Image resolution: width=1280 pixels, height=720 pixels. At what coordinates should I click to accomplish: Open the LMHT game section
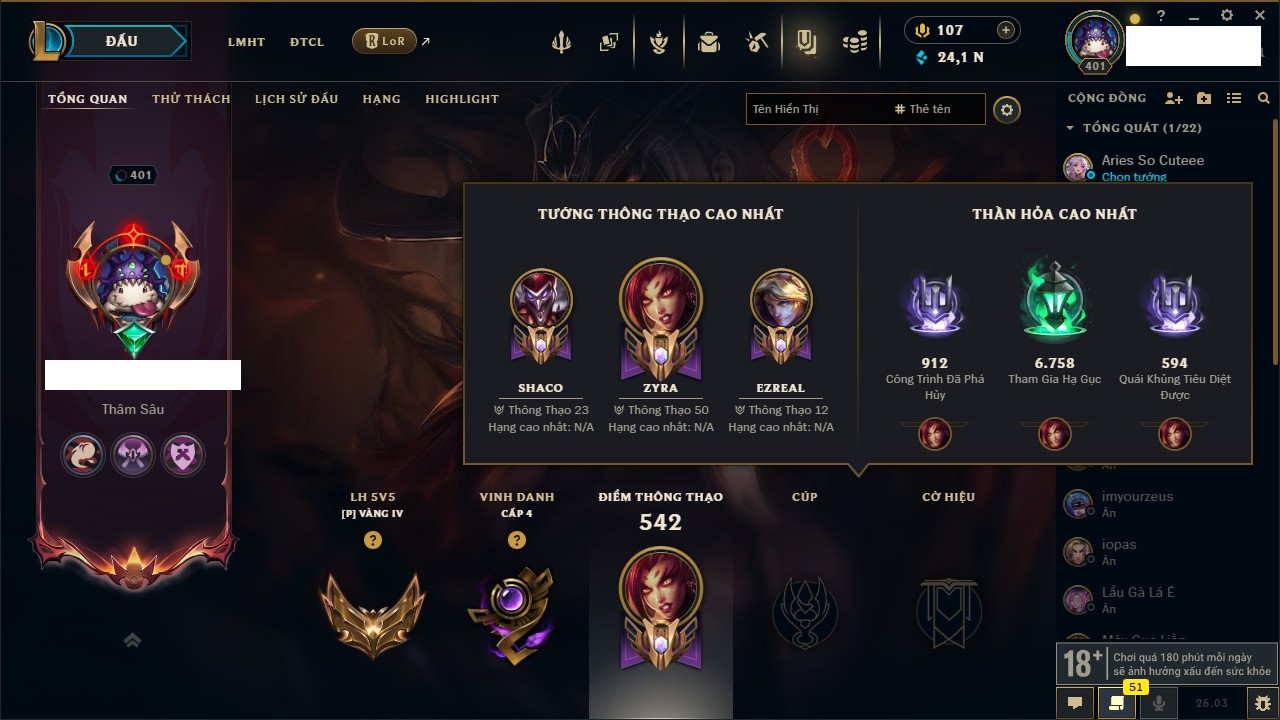click(246, 42)
